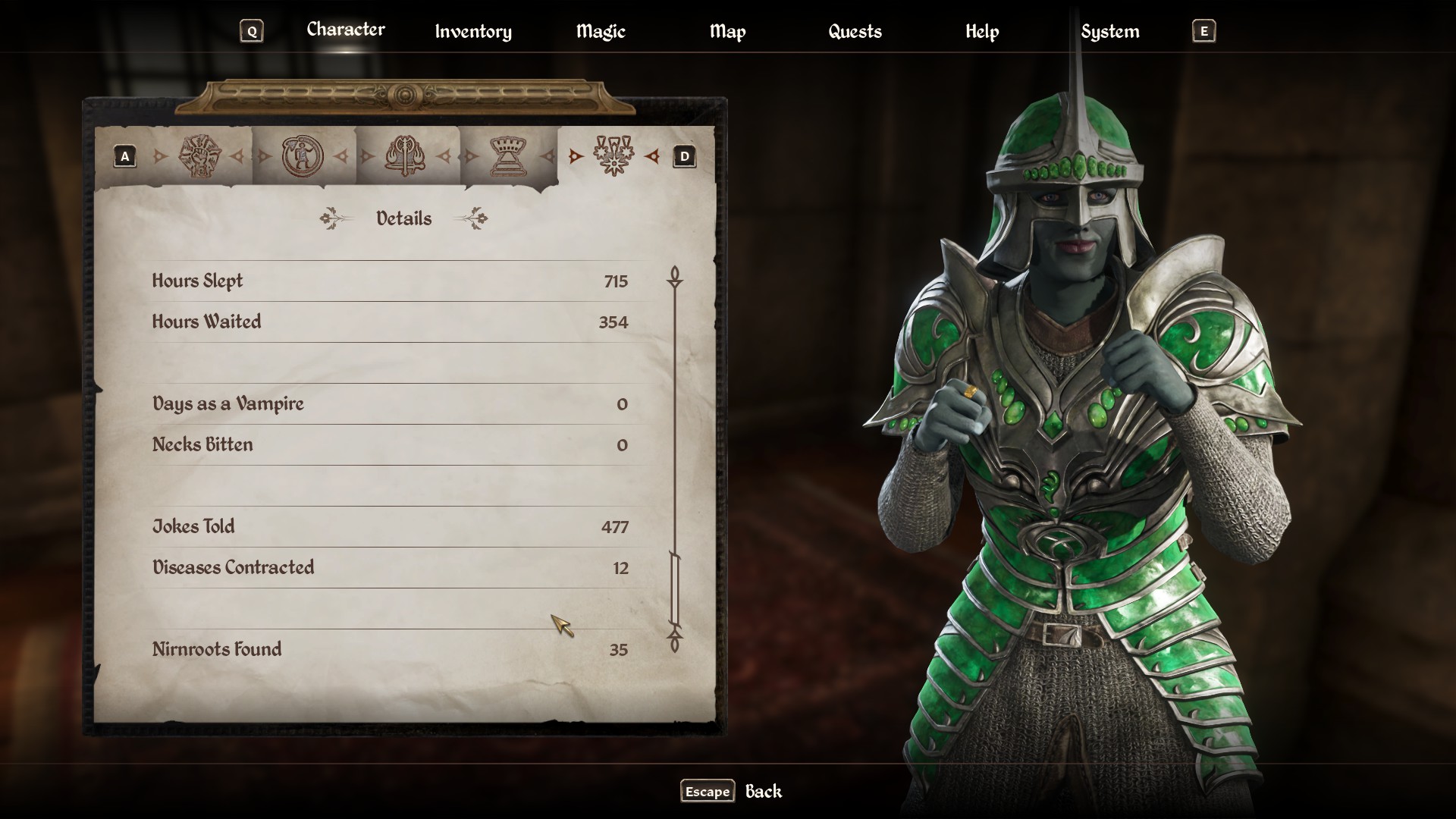Open the Inventory menu
Image resolution: width=1456 pixels, height=819 pixels.
(472, 31)
